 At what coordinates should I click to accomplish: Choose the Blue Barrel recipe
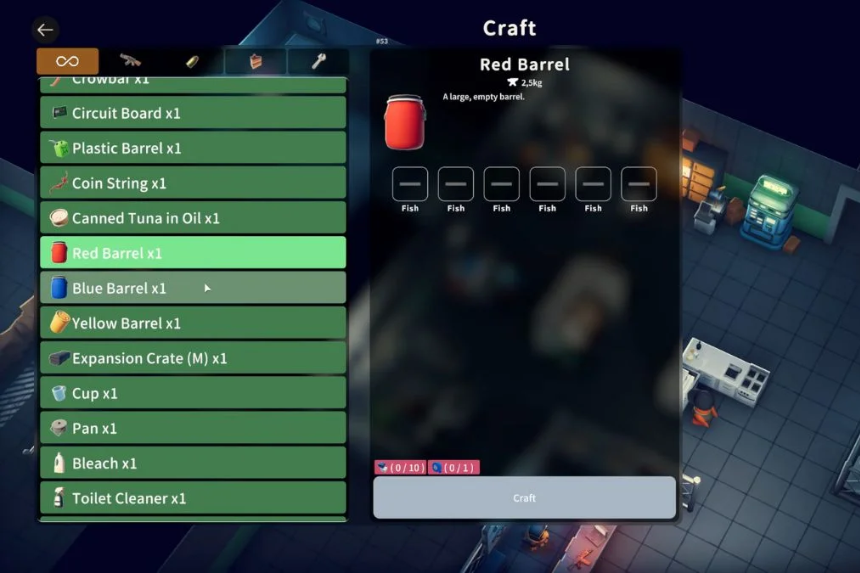click(x=193, y=288)
